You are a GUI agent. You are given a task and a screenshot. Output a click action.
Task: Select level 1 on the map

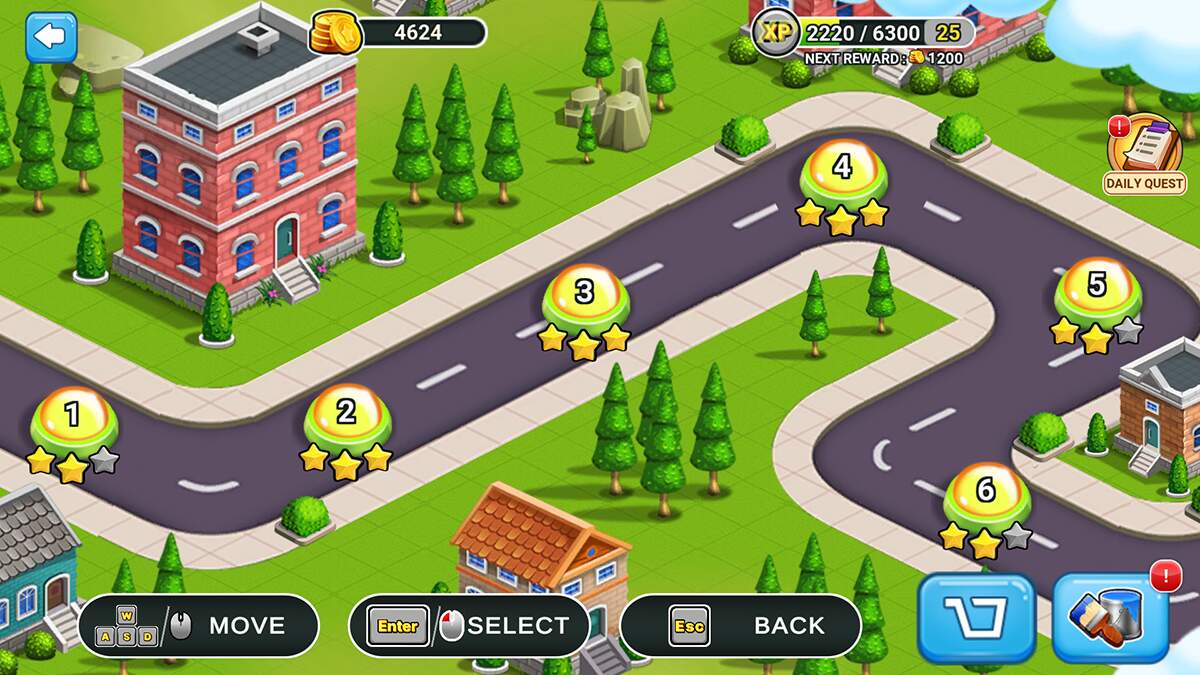pyautogui.click(x=73, y=418)
